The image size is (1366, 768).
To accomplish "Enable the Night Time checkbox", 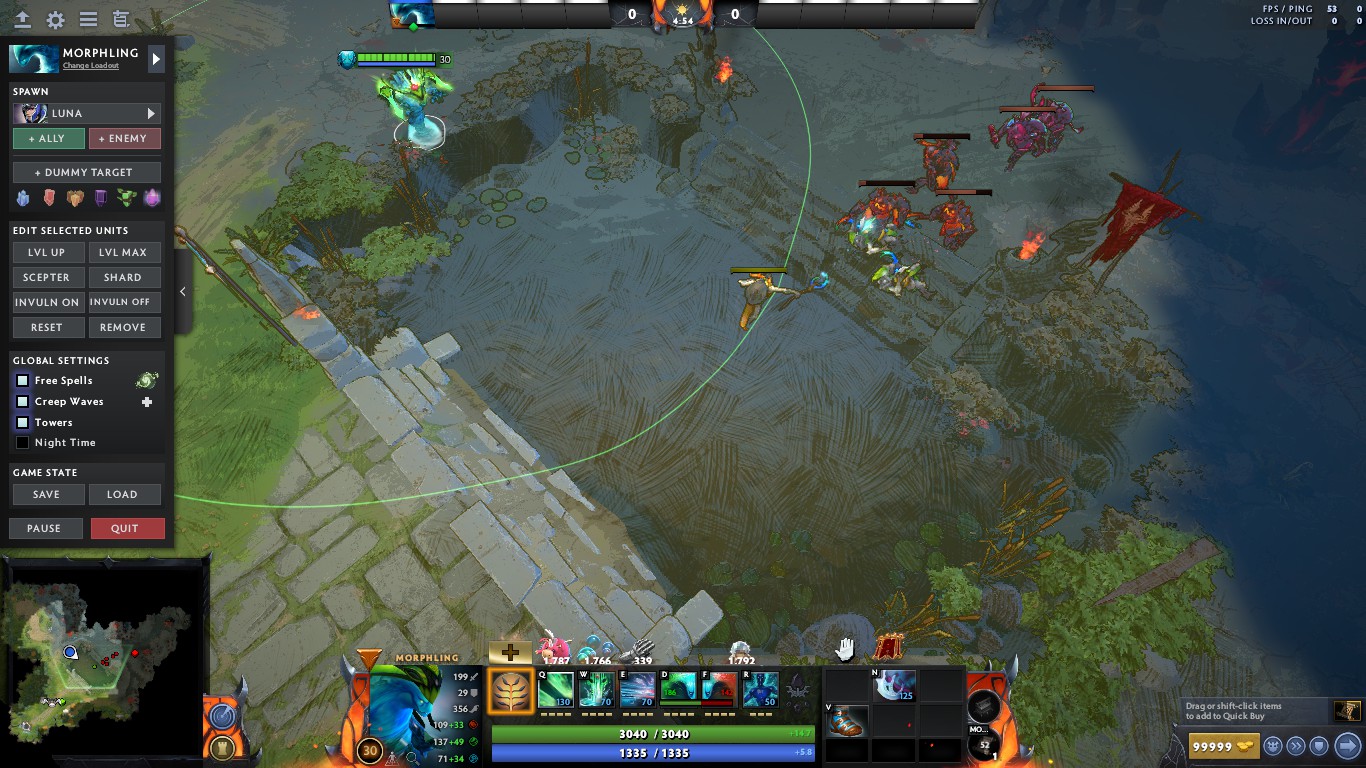I will [21, 442].
